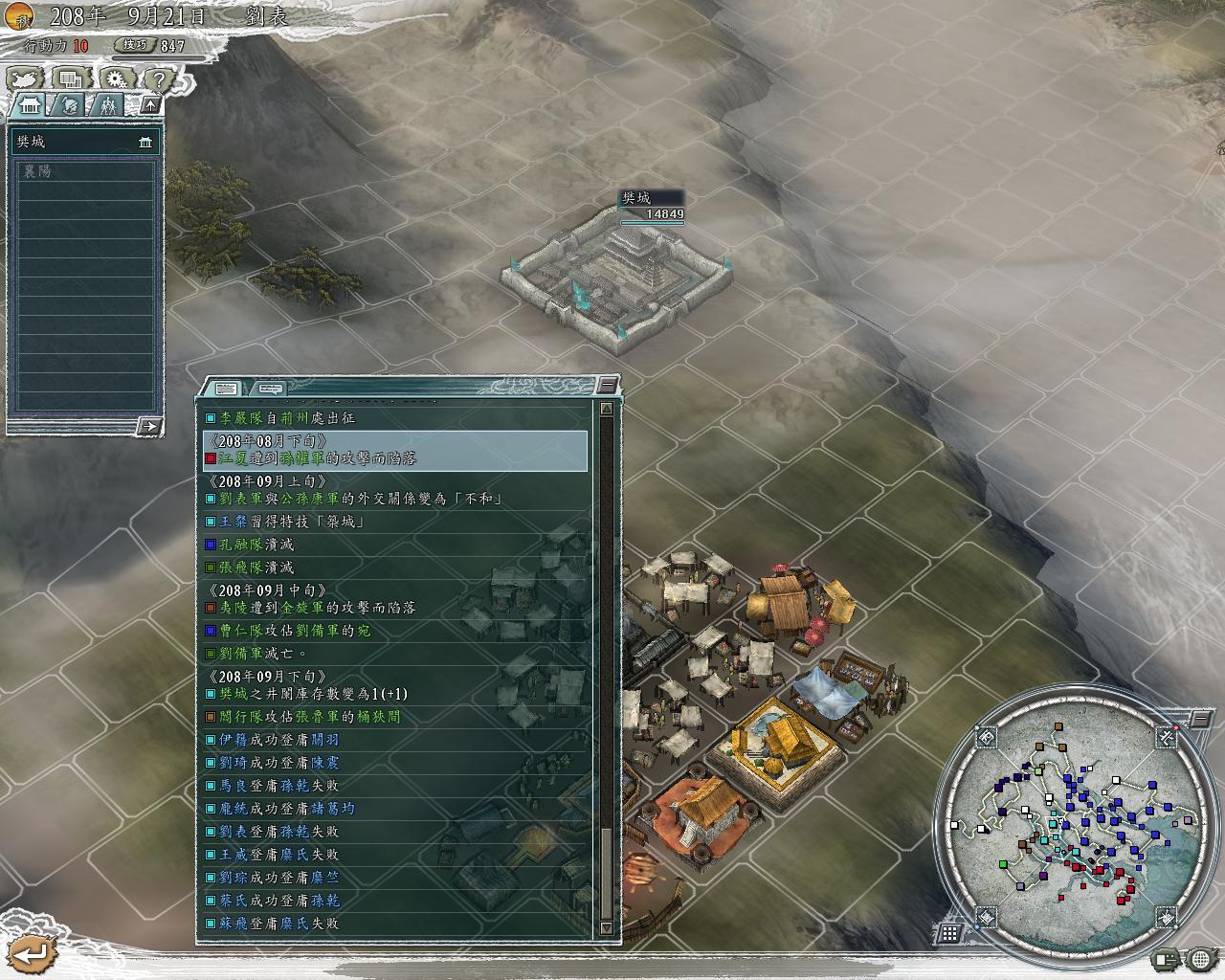
Task: Select 襄陽 row in the list panel
Action: (x=84, y=171)
